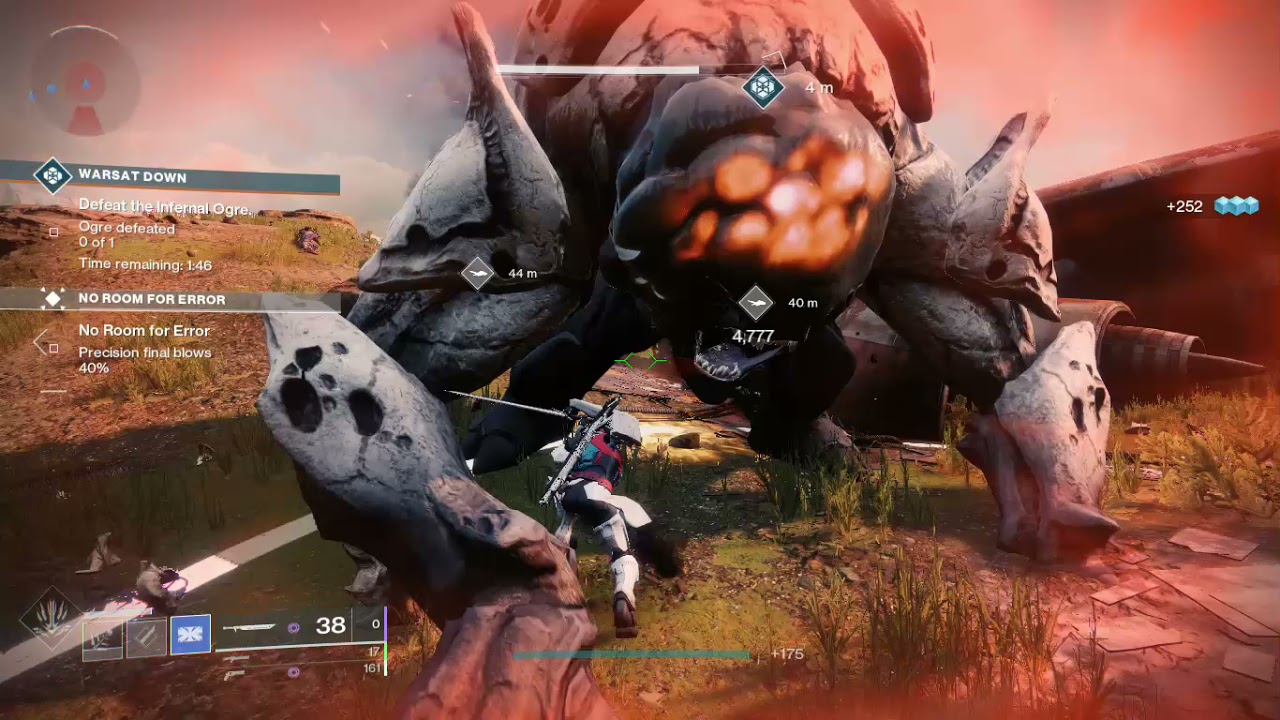1280x720 pixels.
Task: Click the Warsat Down diamond event icon
Action: [52, 176]
